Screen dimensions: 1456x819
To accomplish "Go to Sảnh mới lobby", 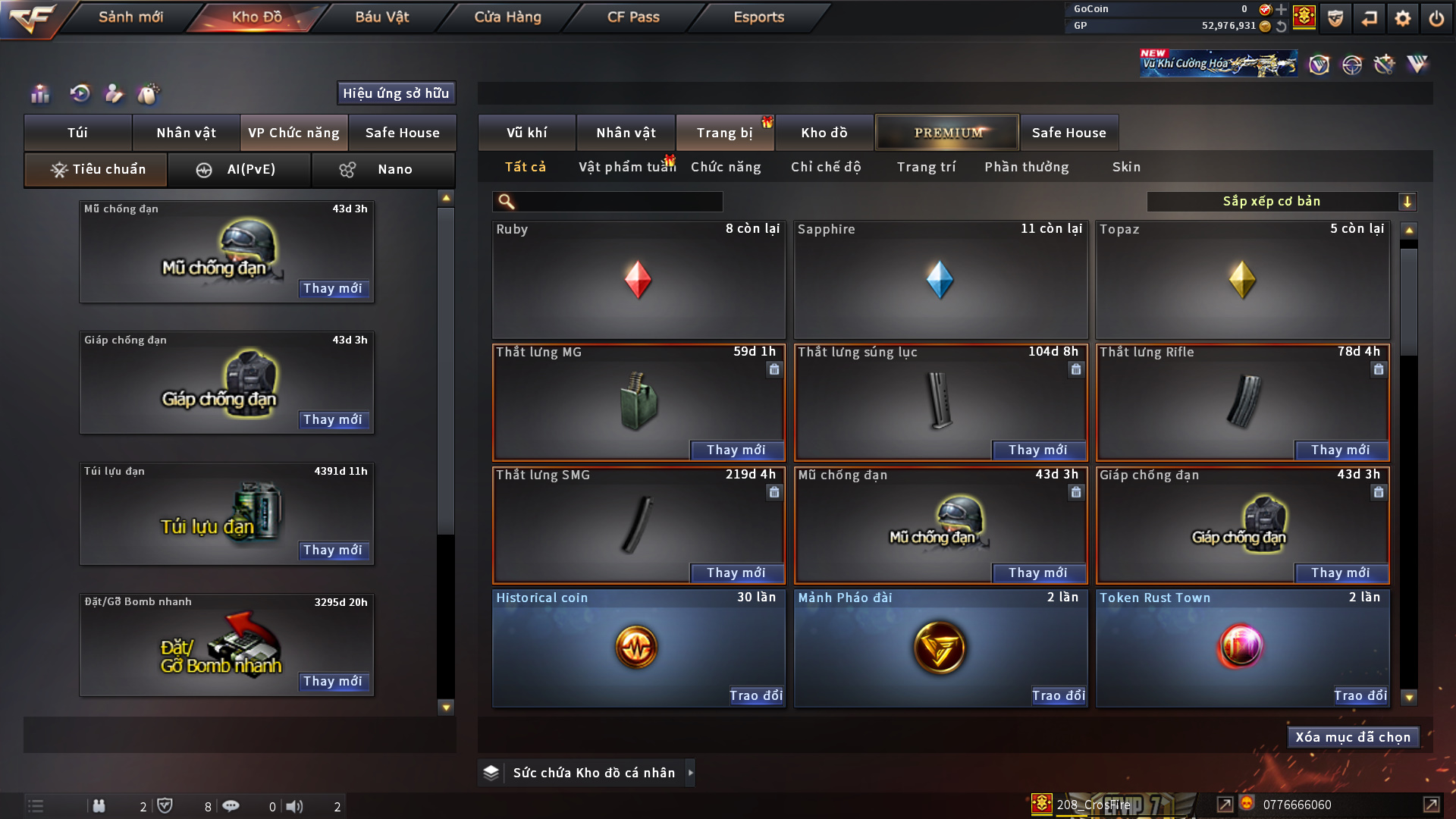I will pyautogui.click(x=130, y=17).
